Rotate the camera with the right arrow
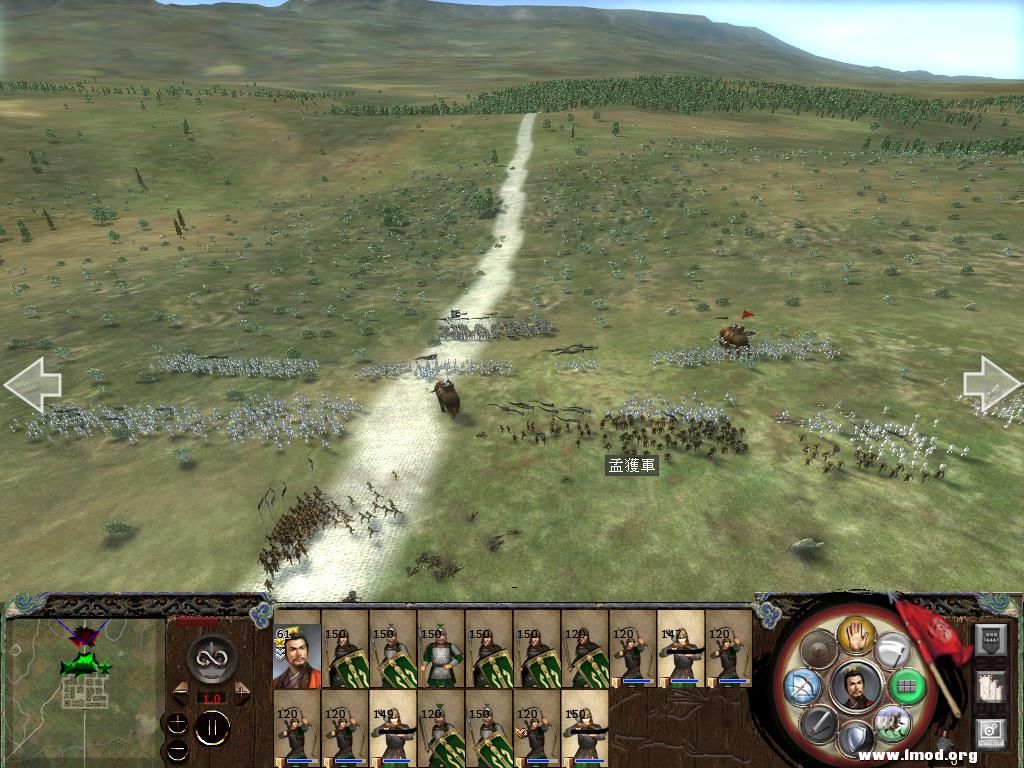Viewport: 1024px width, 768px height. (x=992, y=384)
